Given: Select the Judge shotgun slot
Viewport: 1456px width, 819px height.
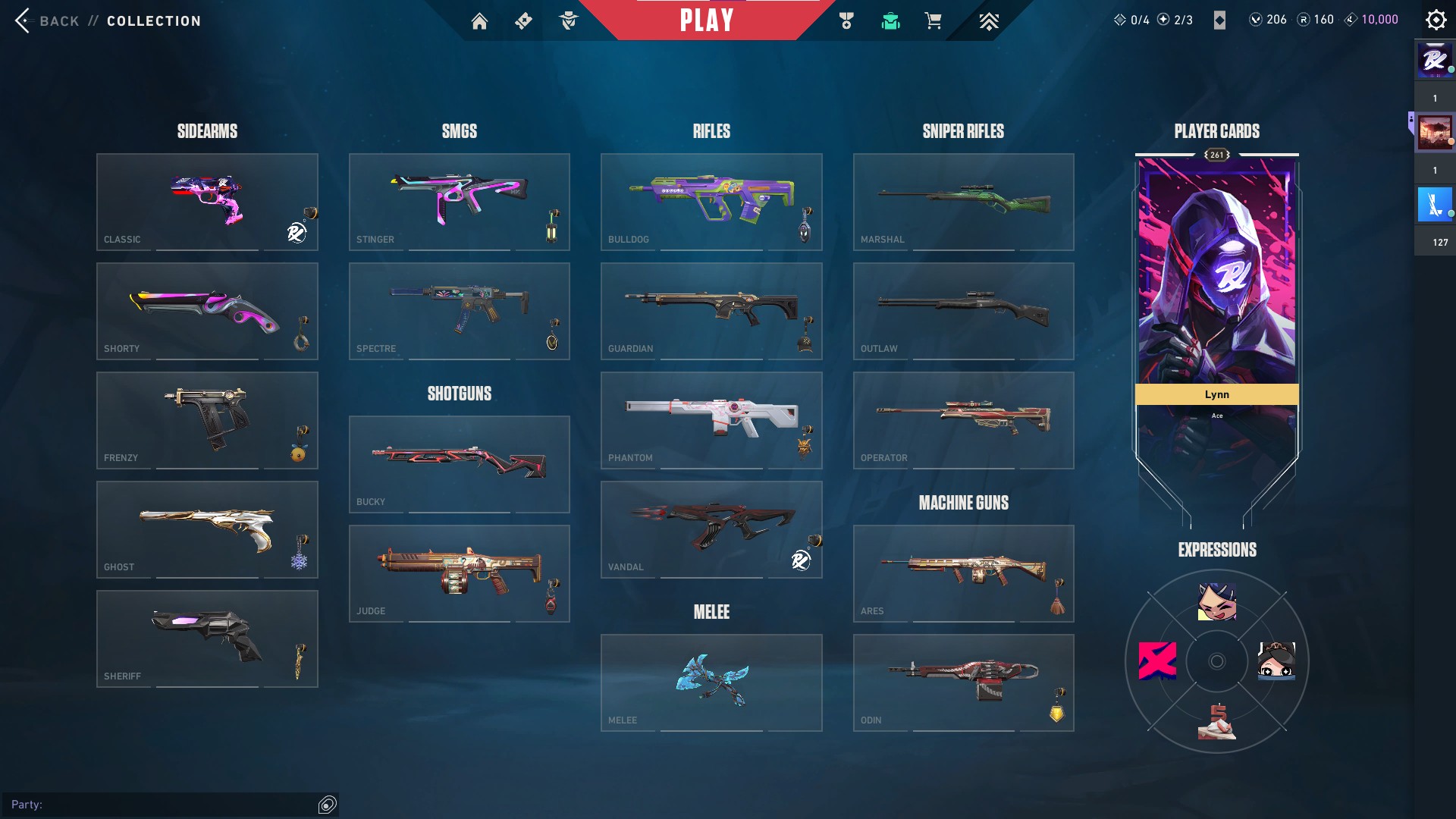Looking at the screenshot, I should tap(459, 573).
